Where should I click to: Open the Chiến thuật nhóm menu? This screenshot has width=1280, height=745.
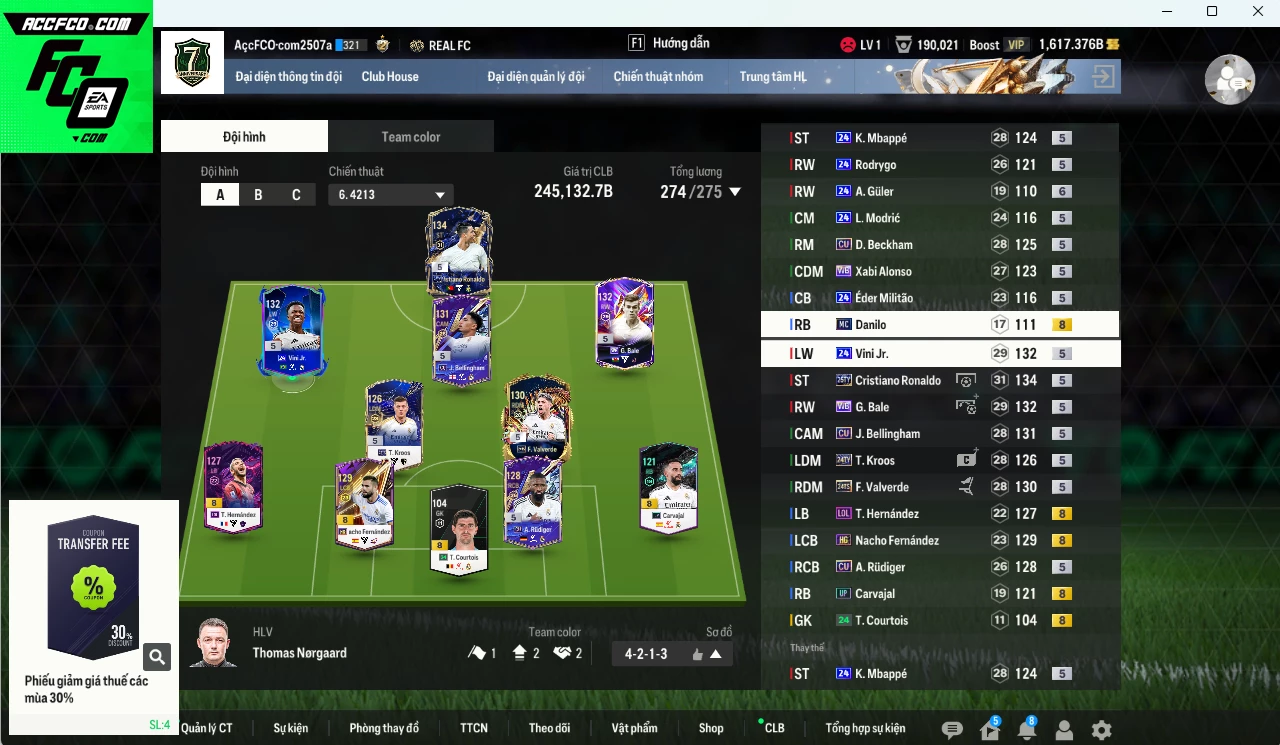(659, 76)
